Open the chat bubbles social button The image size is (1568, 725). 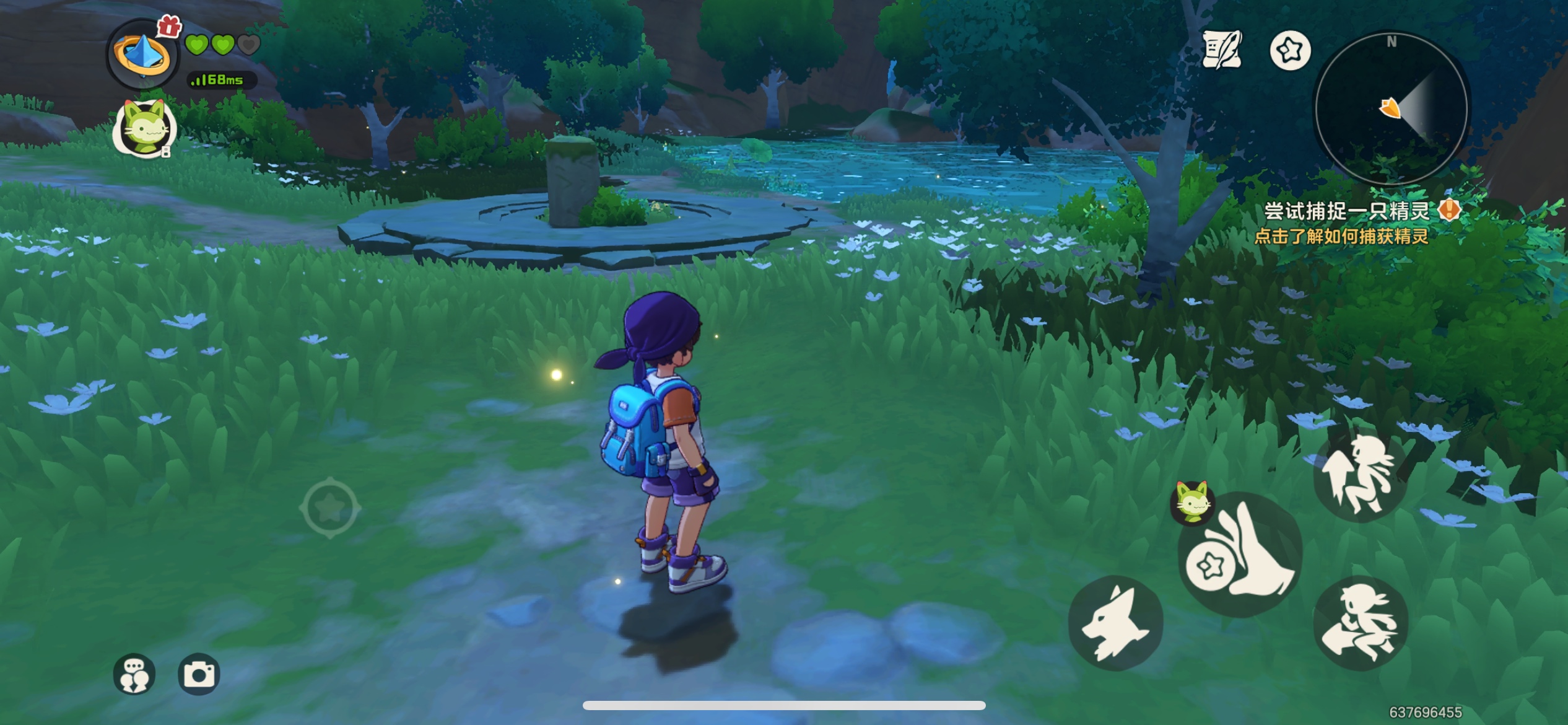pyautogui.click(x=134, y=674)
